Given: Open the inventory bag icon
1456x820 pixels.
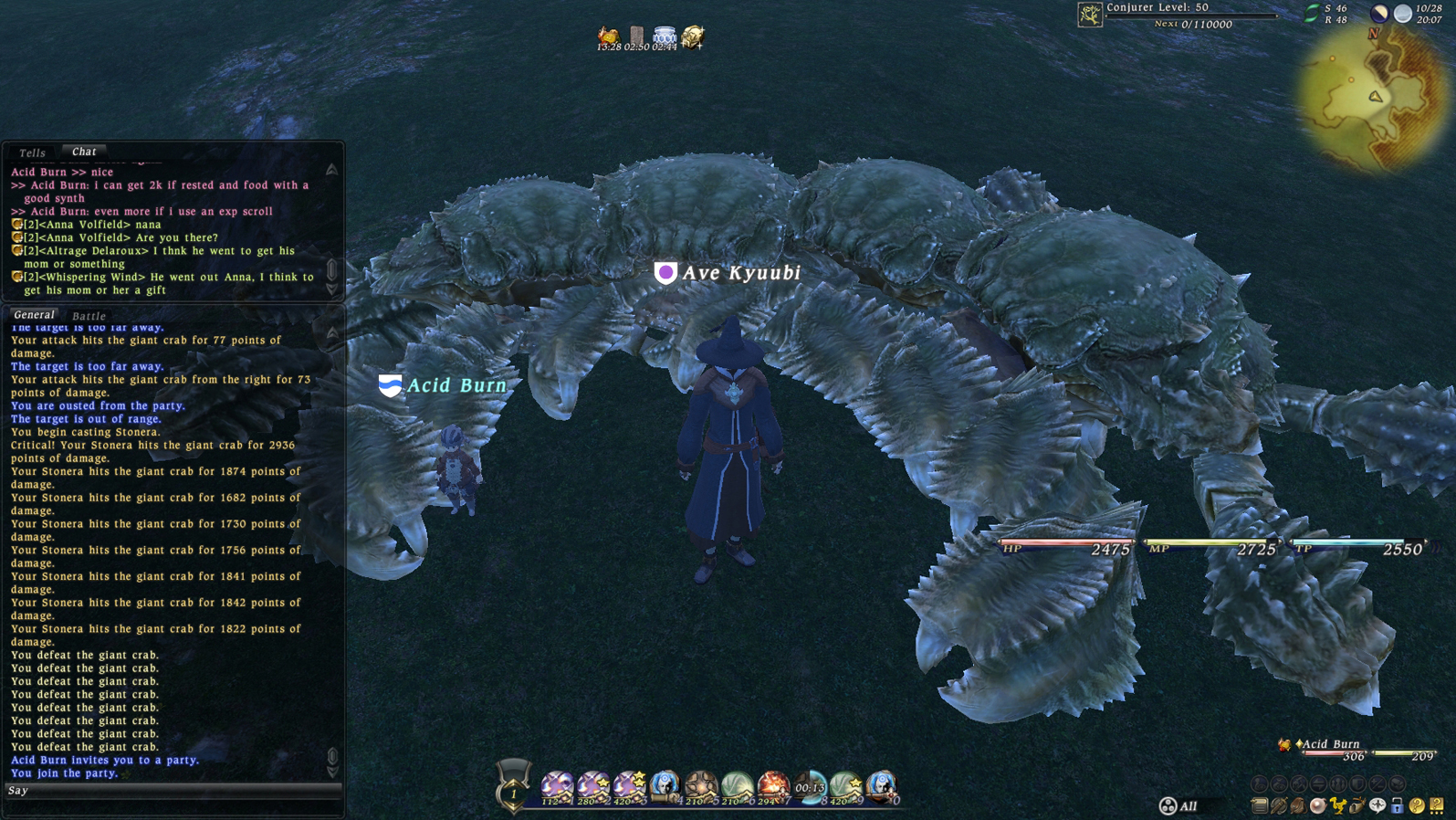Looking at the screenshot, I should [1301, 806].
